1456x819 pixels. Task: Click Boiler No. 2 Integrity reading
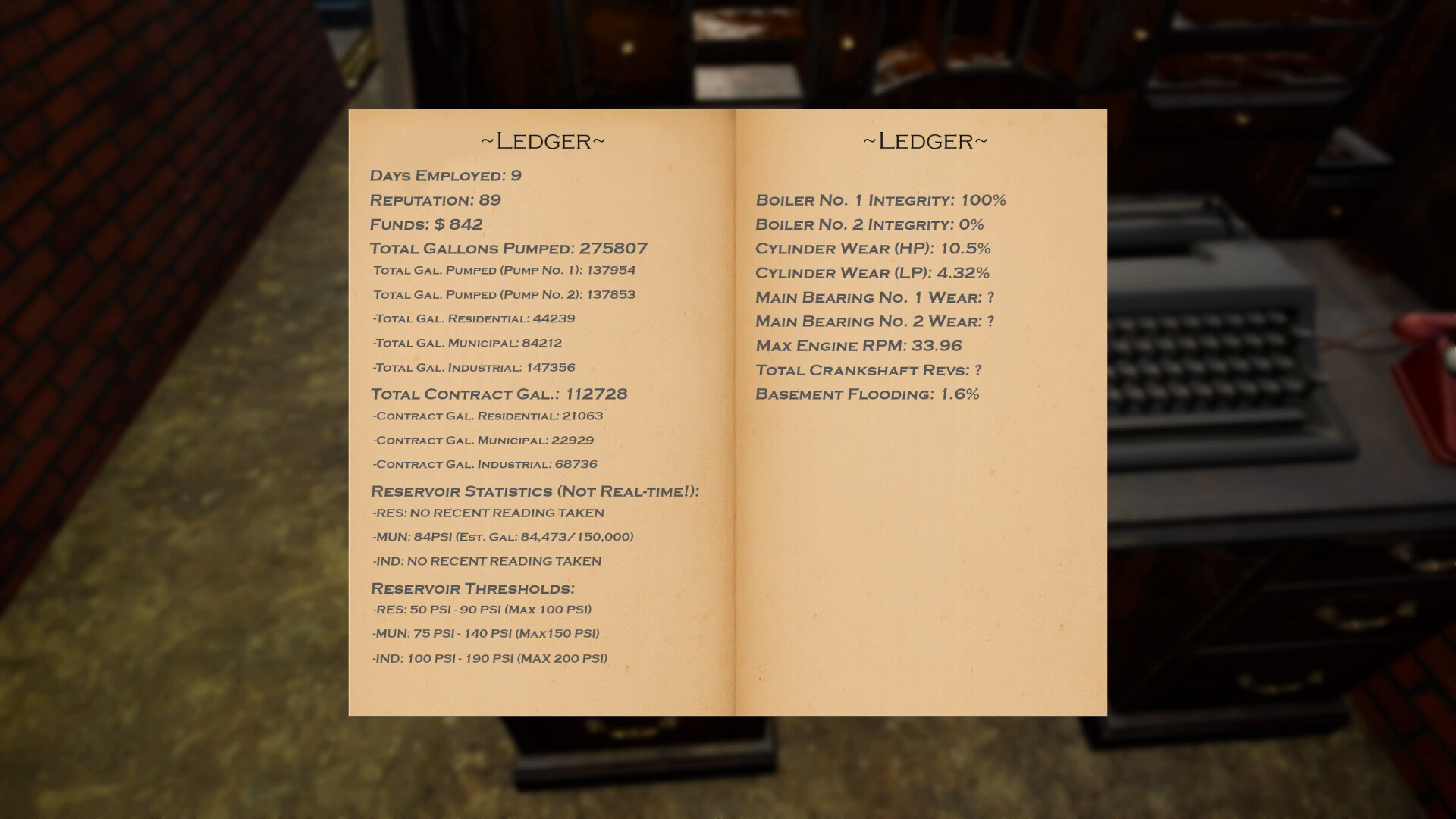[x=869, y=224]
